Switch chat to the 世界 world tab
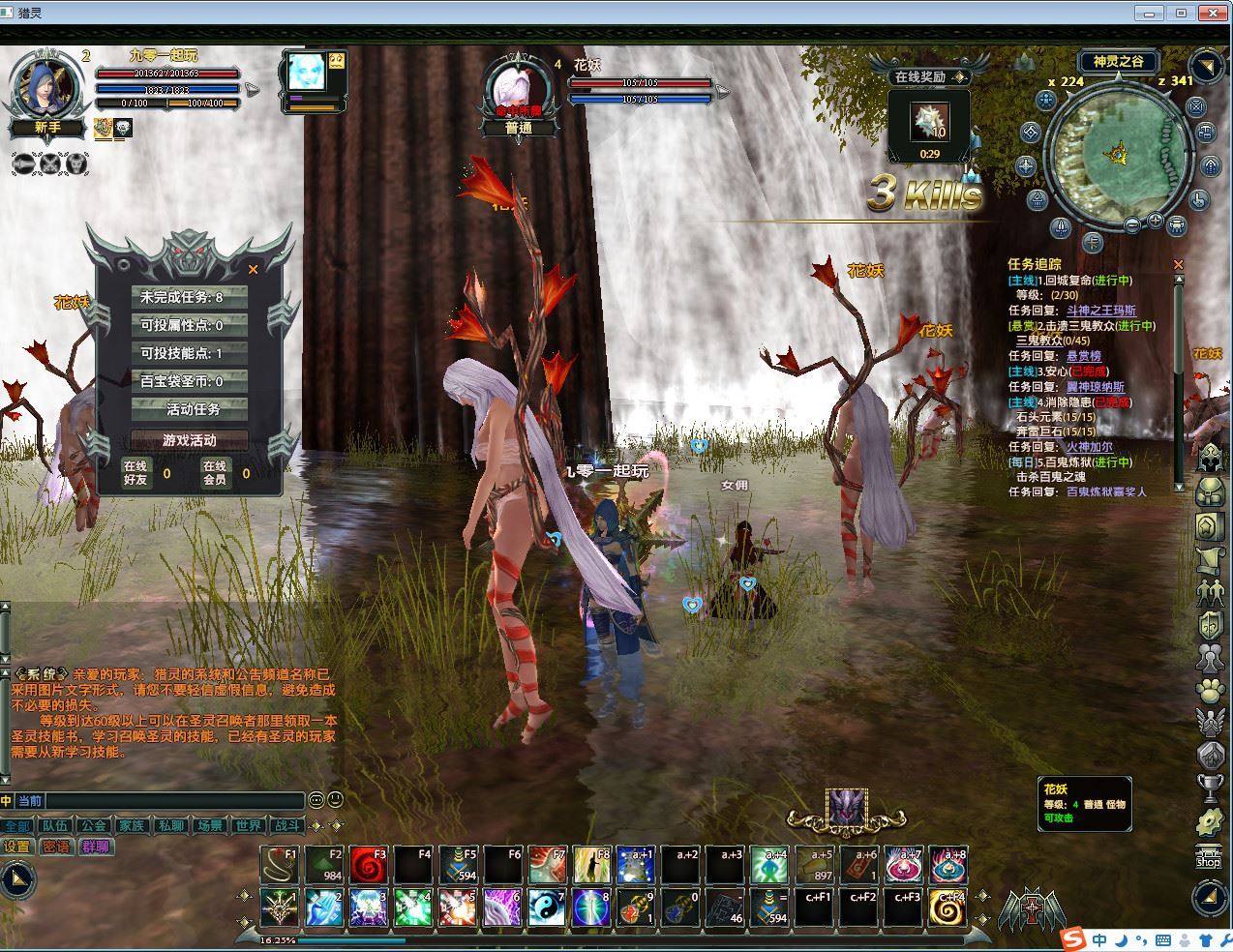The width and height of the screenshot is (1233, 952). (248, 826)
